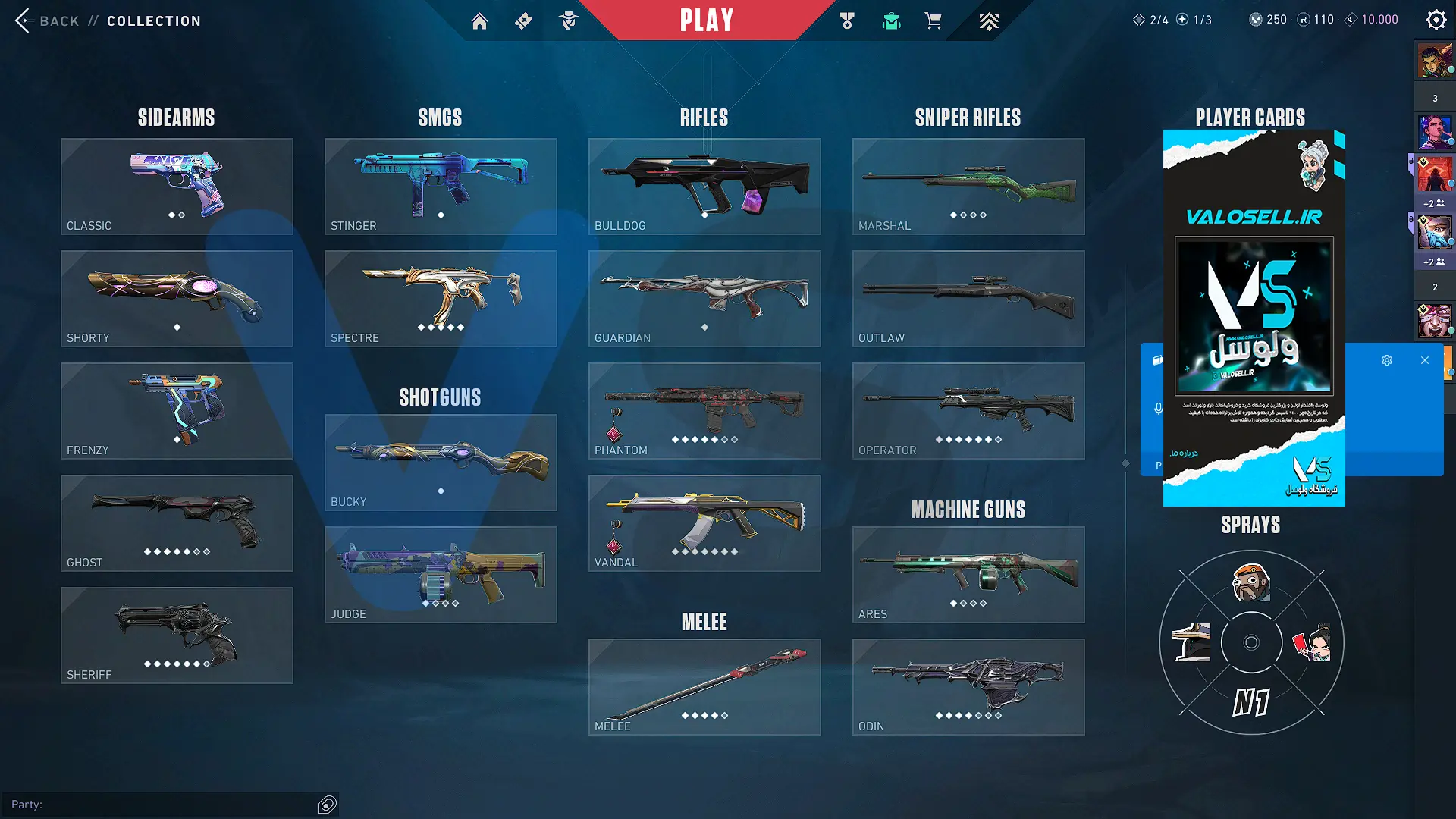Open the Melee weapon slot
1456x819 pixels.
coord(704,686)
